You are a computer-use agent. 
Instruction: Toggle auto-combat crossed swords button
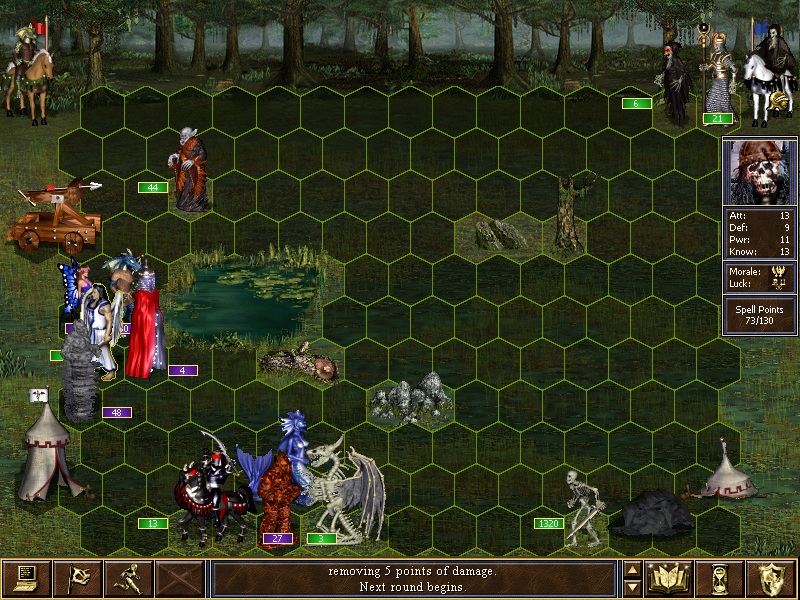tap(179, 578)
